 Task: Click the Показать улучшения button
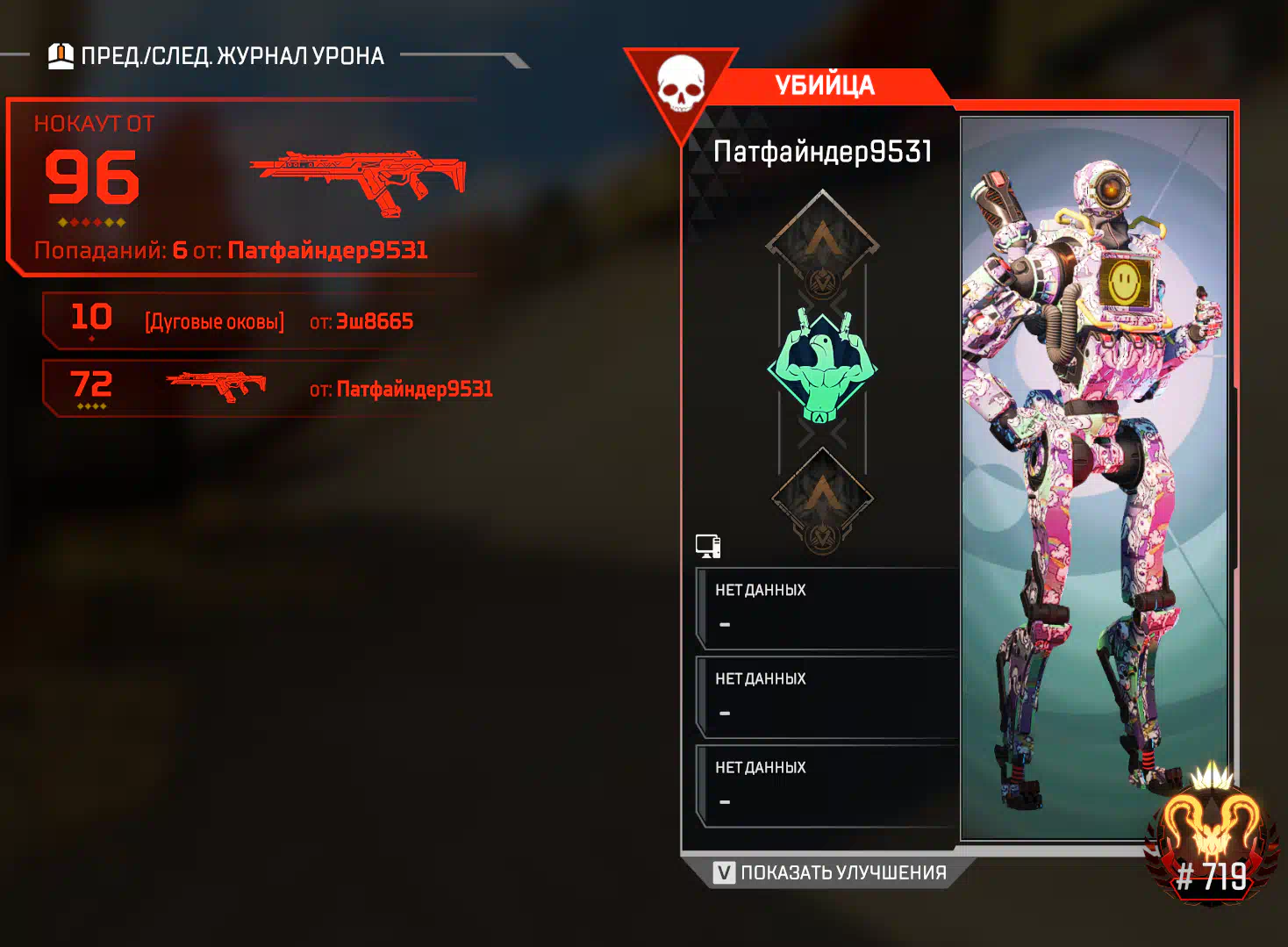(x=830, y=872)
